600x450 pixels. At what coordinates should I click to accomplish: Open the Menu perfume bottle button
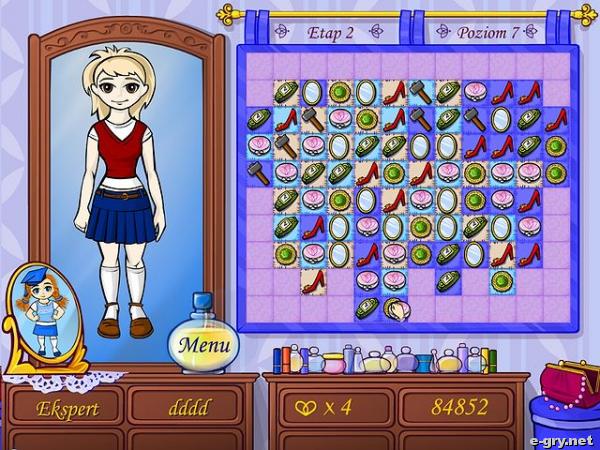(204, 345)
